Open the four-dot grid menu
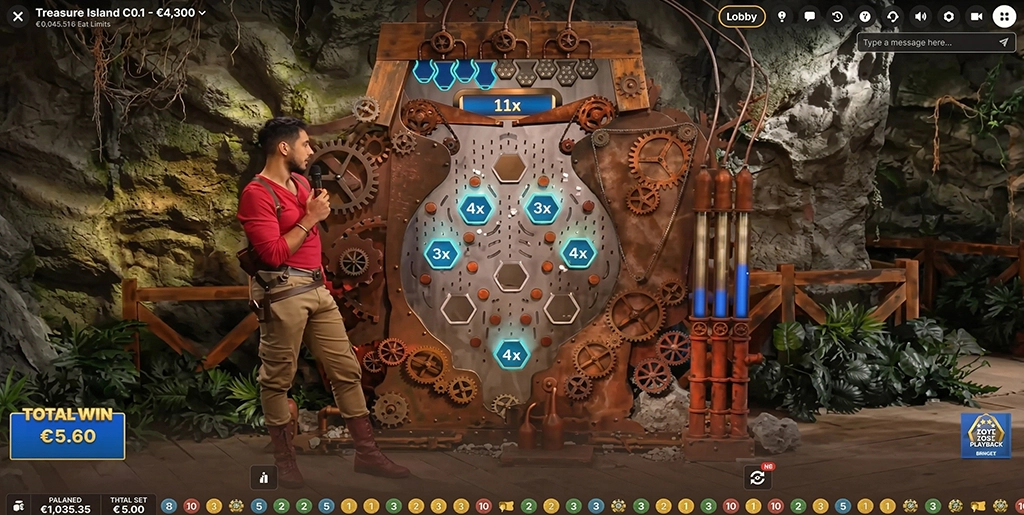The height and width of the screenshot is (515, 1024). click(x=1004, y=16)
